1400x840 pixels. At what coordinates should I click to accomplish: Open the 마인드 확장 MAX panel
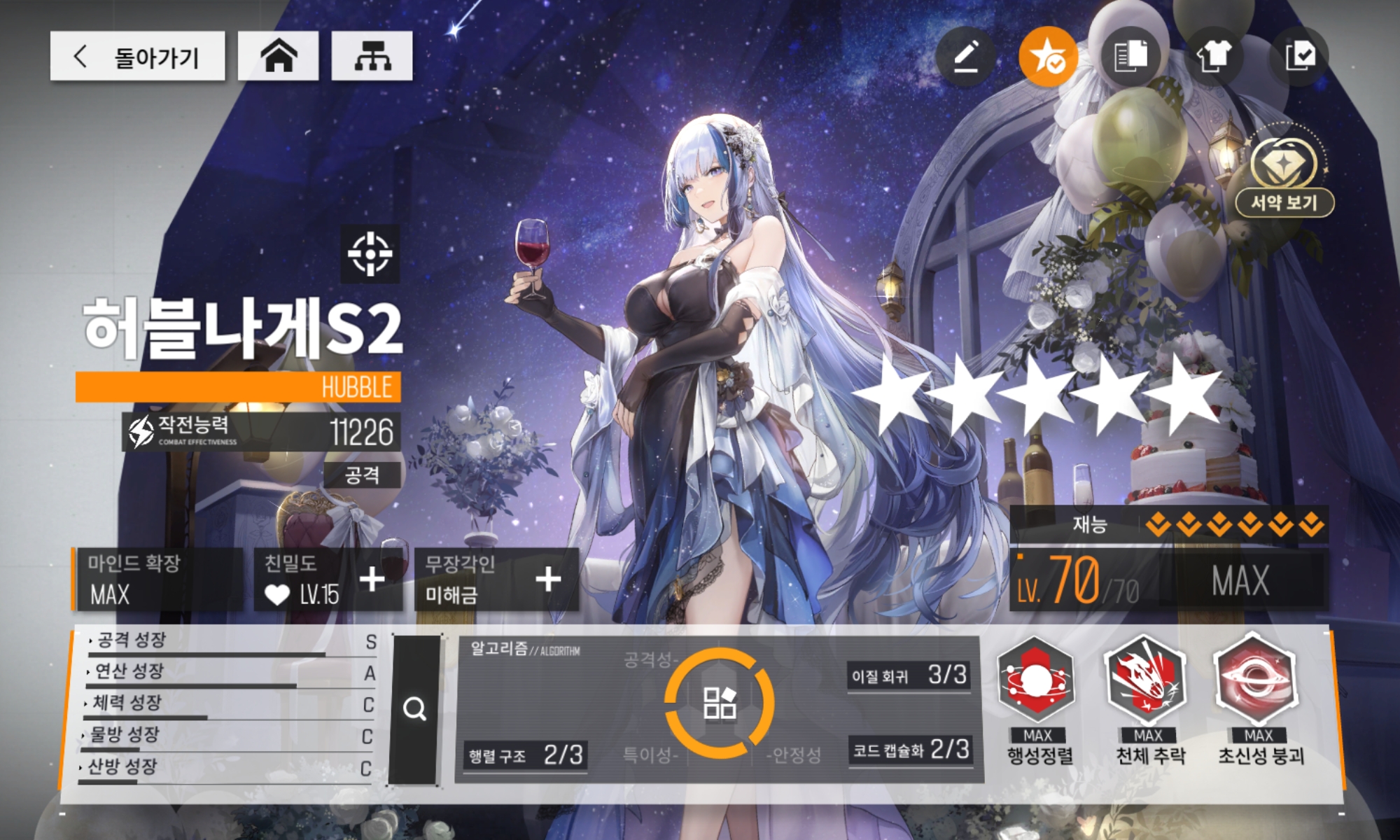[158, 580]
